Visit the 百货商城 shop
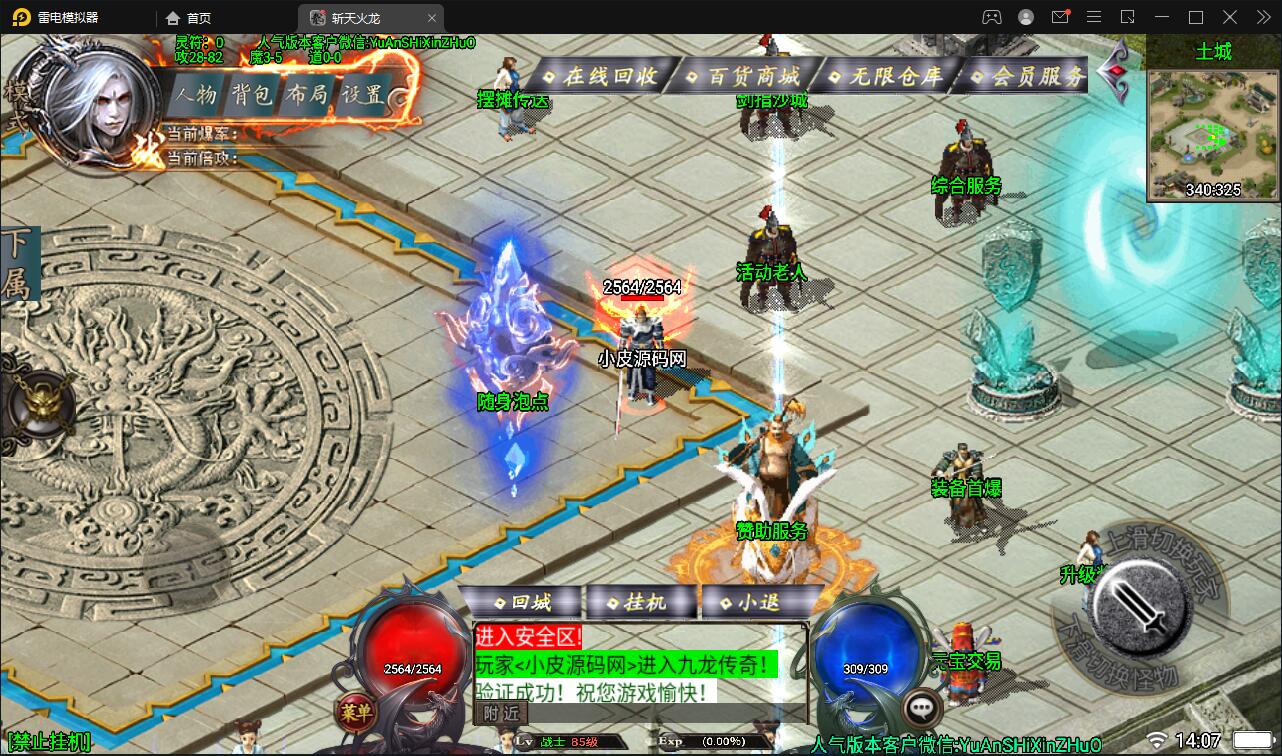Viewport: 1282px width, 756px height. (743, 76)
